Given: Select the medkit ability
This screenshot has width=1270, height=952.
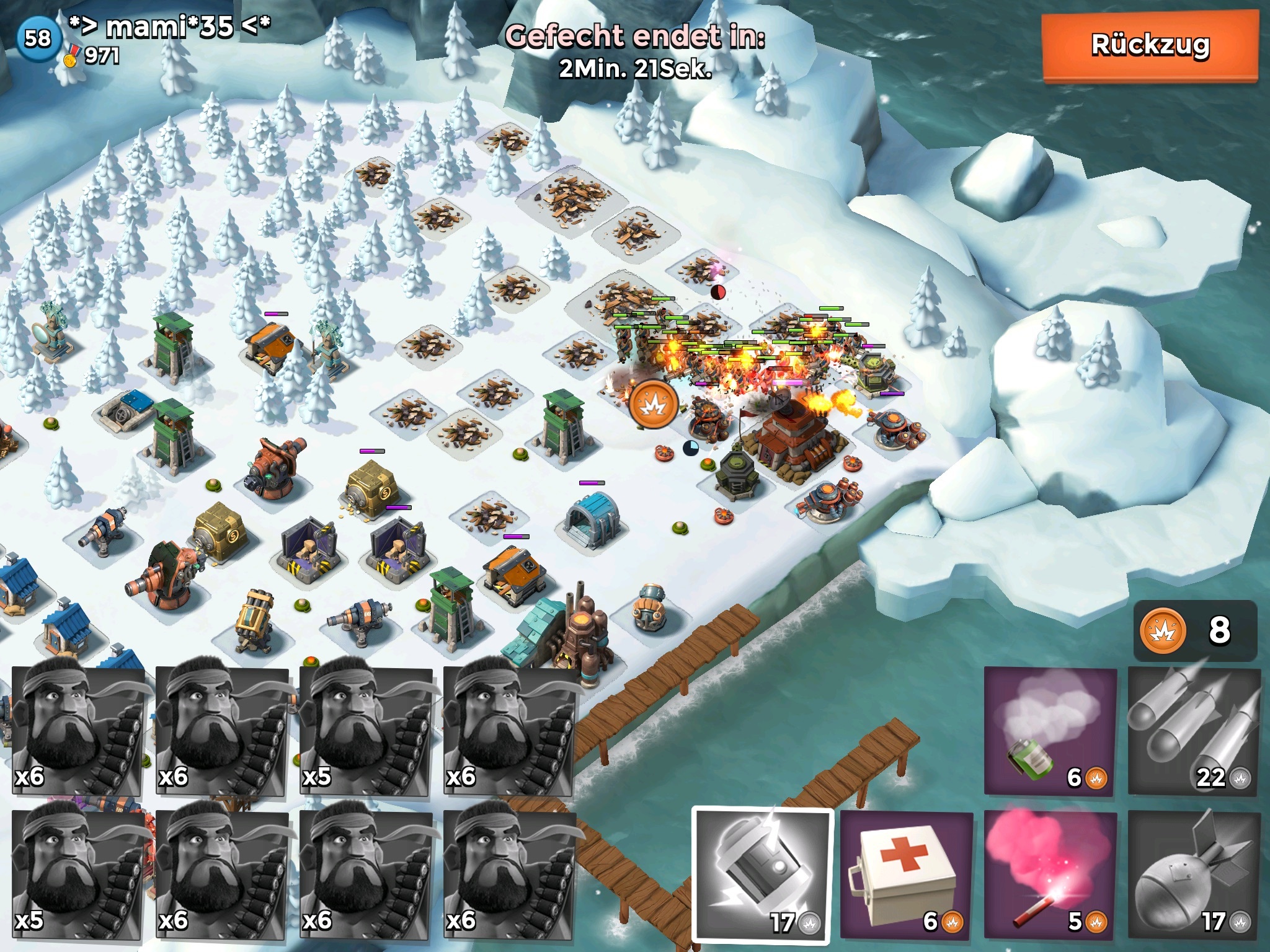Looking at the screenshot, I should pyautogui.click(x=906, y=880).
